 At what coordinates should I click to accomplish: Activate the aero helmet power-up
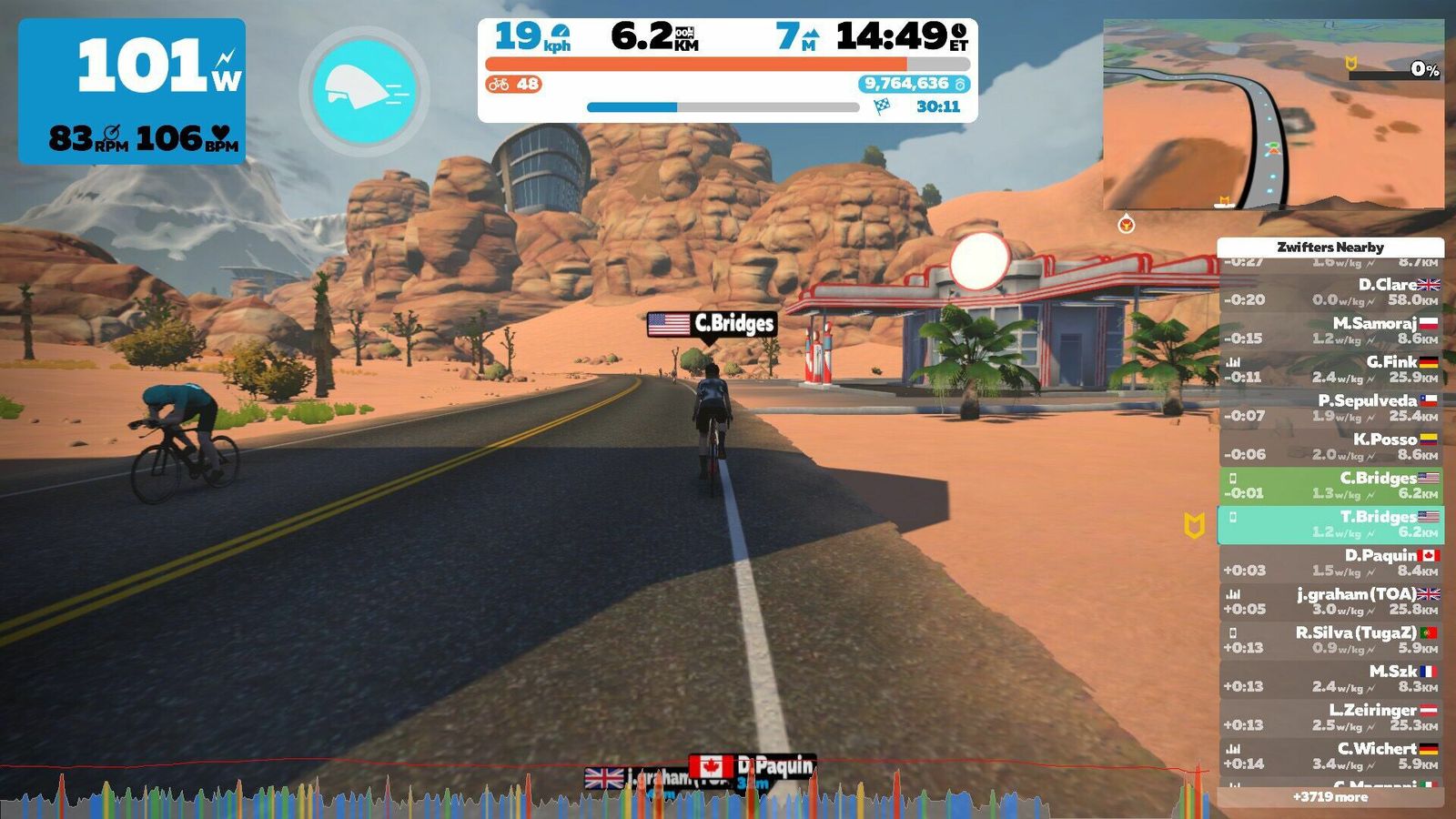point(364,91)
